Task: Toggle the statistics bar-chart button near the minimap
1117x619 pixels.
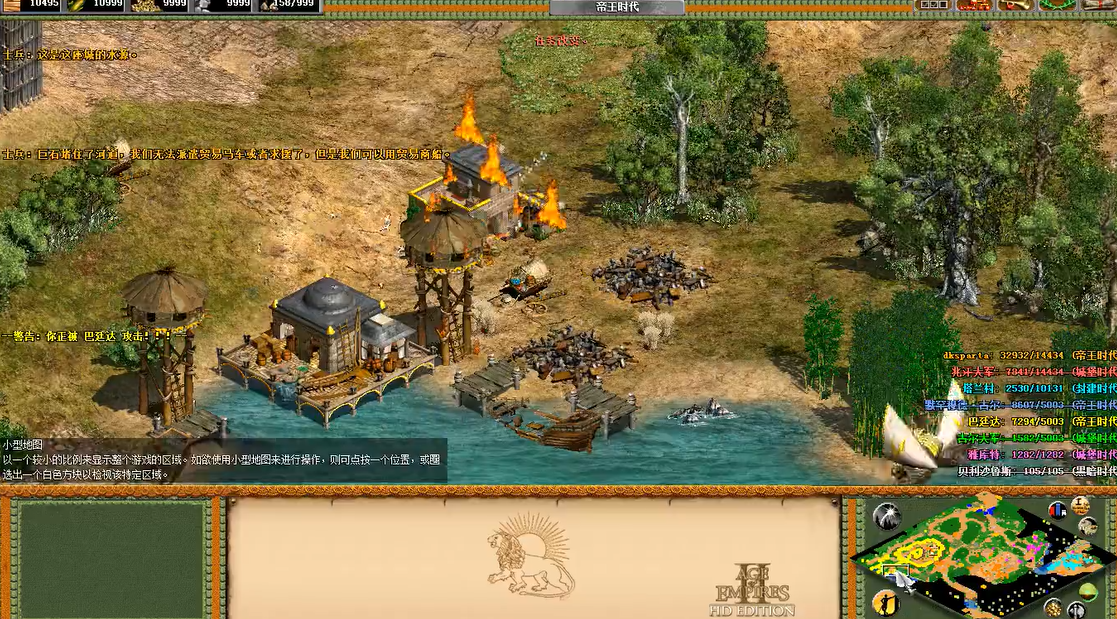Action: tap(1057, 511)
